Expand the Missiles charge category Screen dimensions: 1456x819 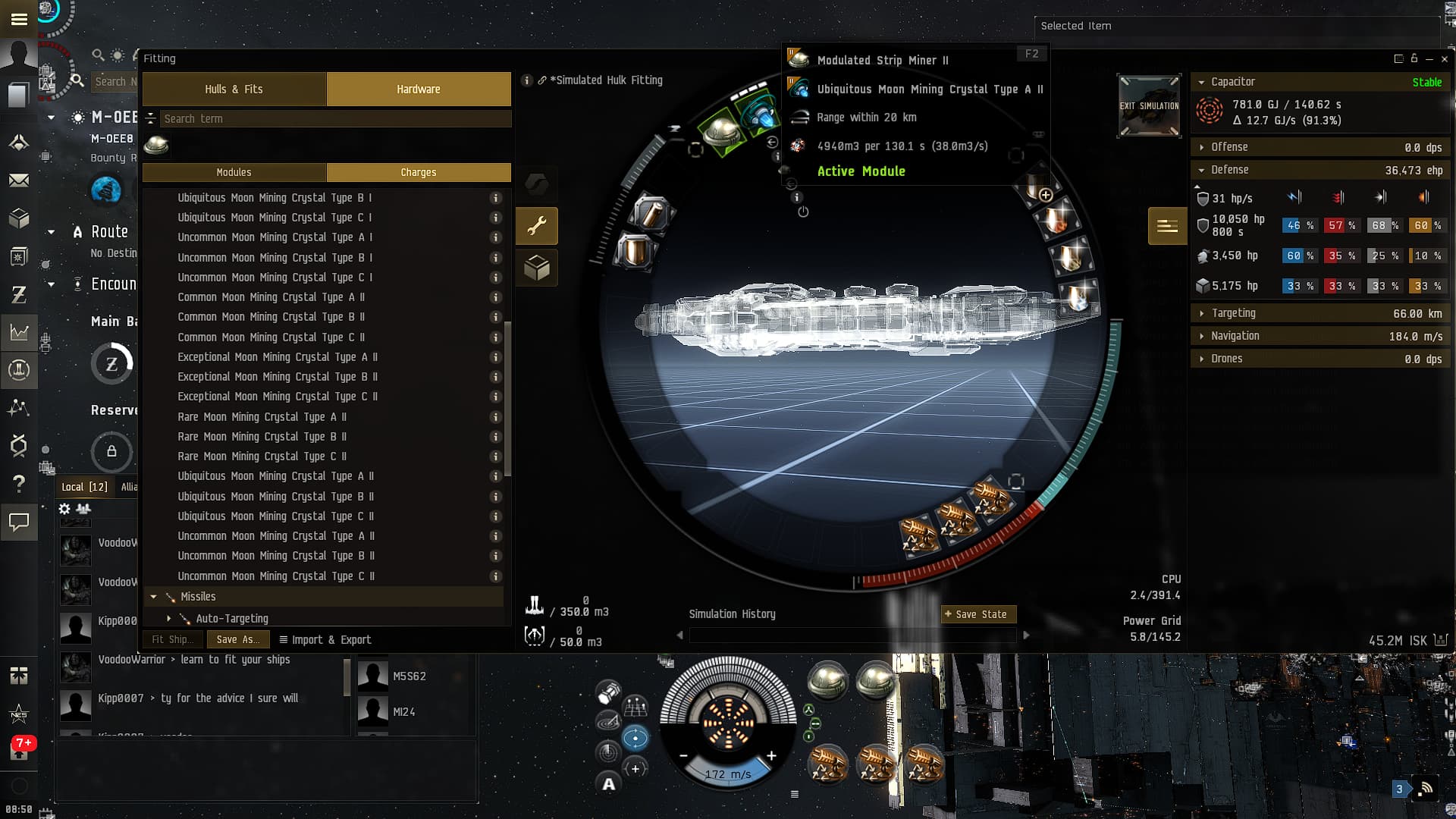pyautogui.click(x=154, y=598)
